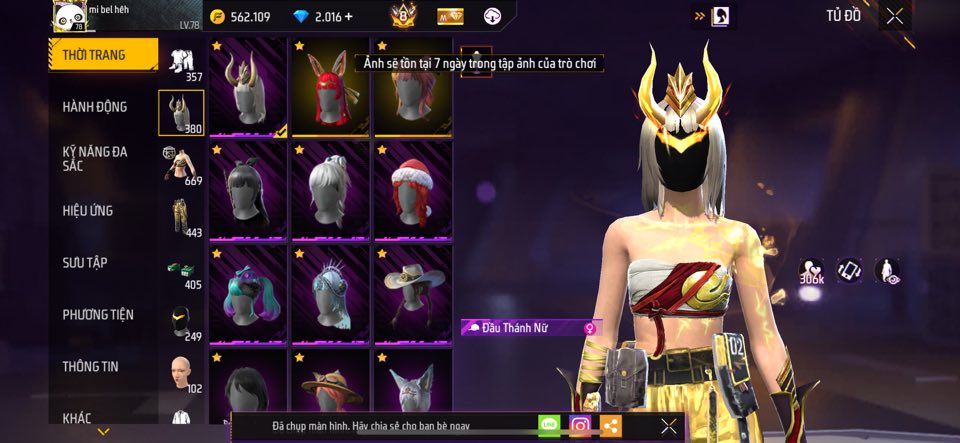This screenshot has width=960, height=443.
Task: Pick the teal and purple pigtails headgear
Action: click(x=249, y=292)
